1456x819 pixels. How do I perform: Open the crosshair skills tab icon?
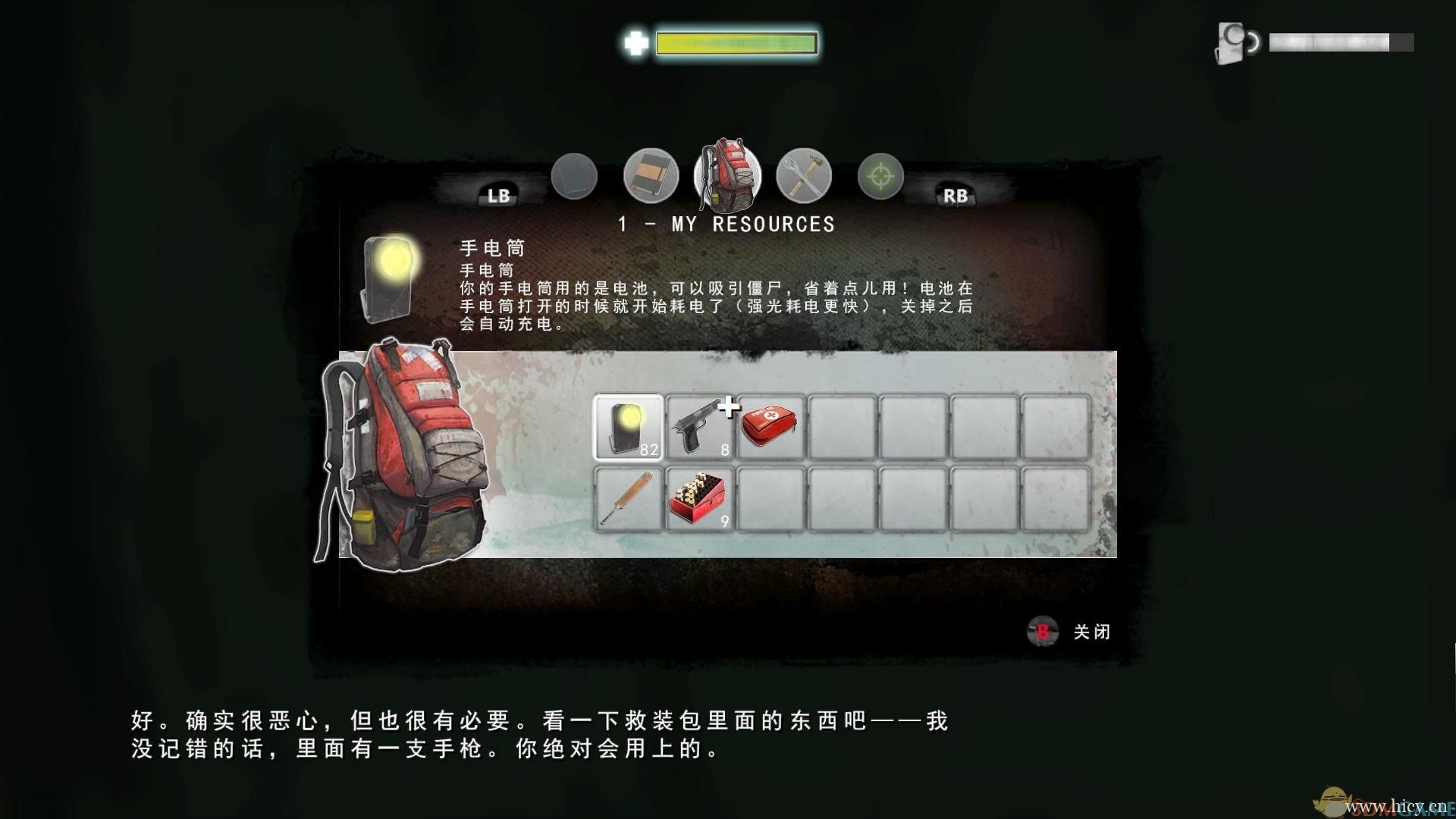coord(880,177)
